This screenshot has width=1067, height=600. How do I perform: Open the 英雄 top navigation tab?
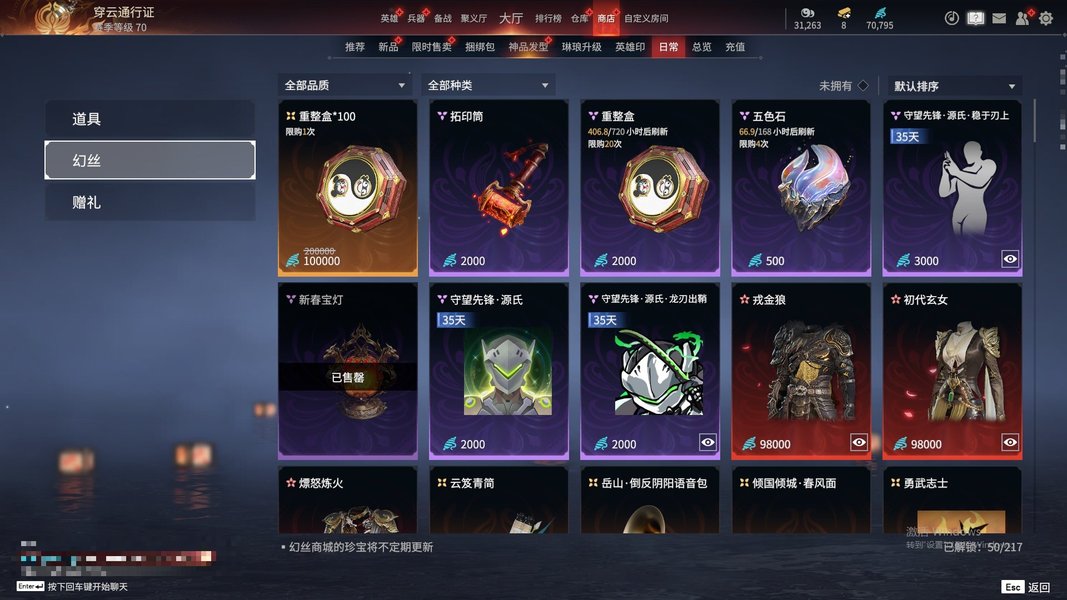389,19
